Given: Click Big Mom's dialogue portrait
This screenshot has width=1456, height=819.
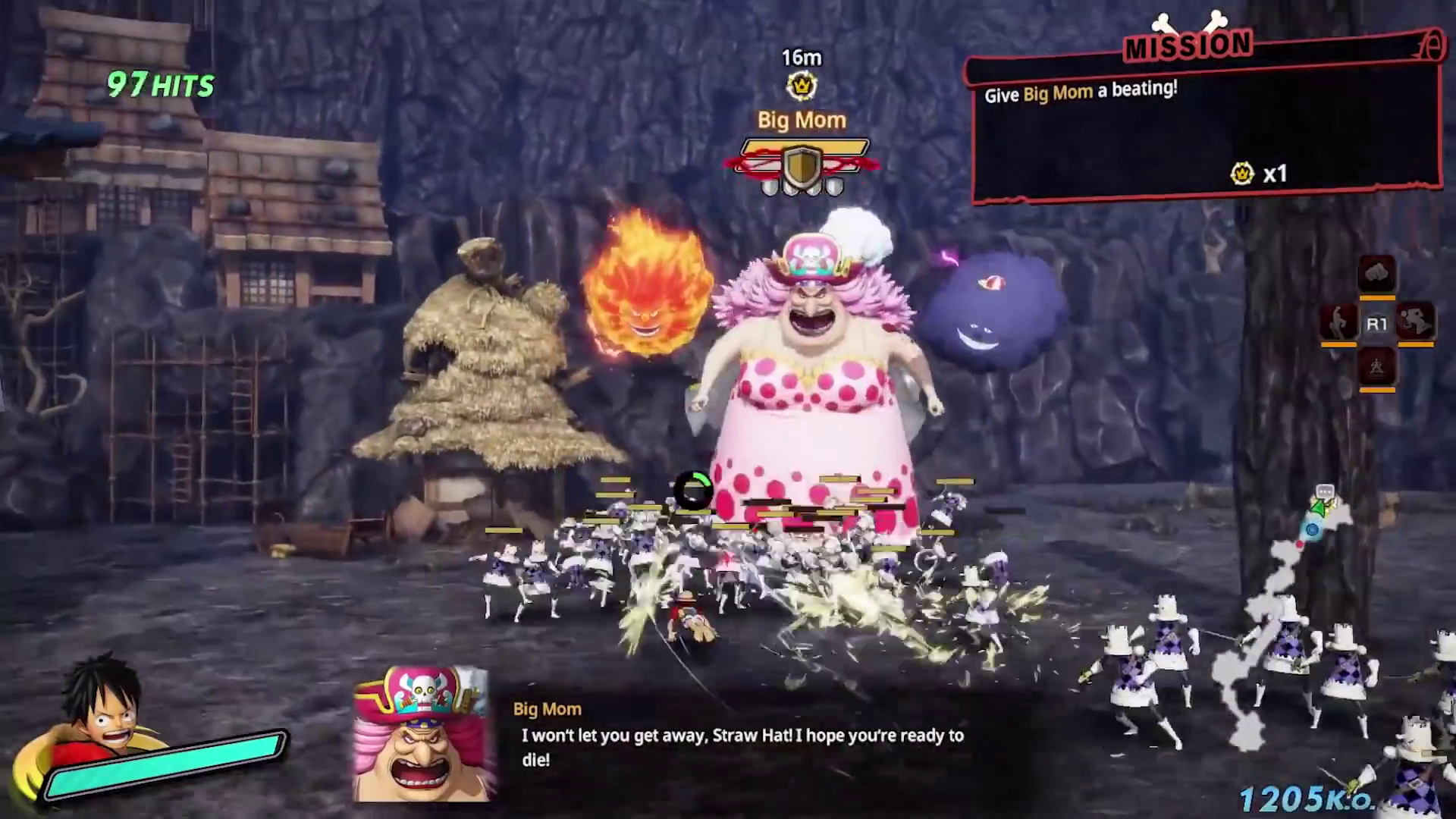Looking at the screenshot, I should (423, 734).
